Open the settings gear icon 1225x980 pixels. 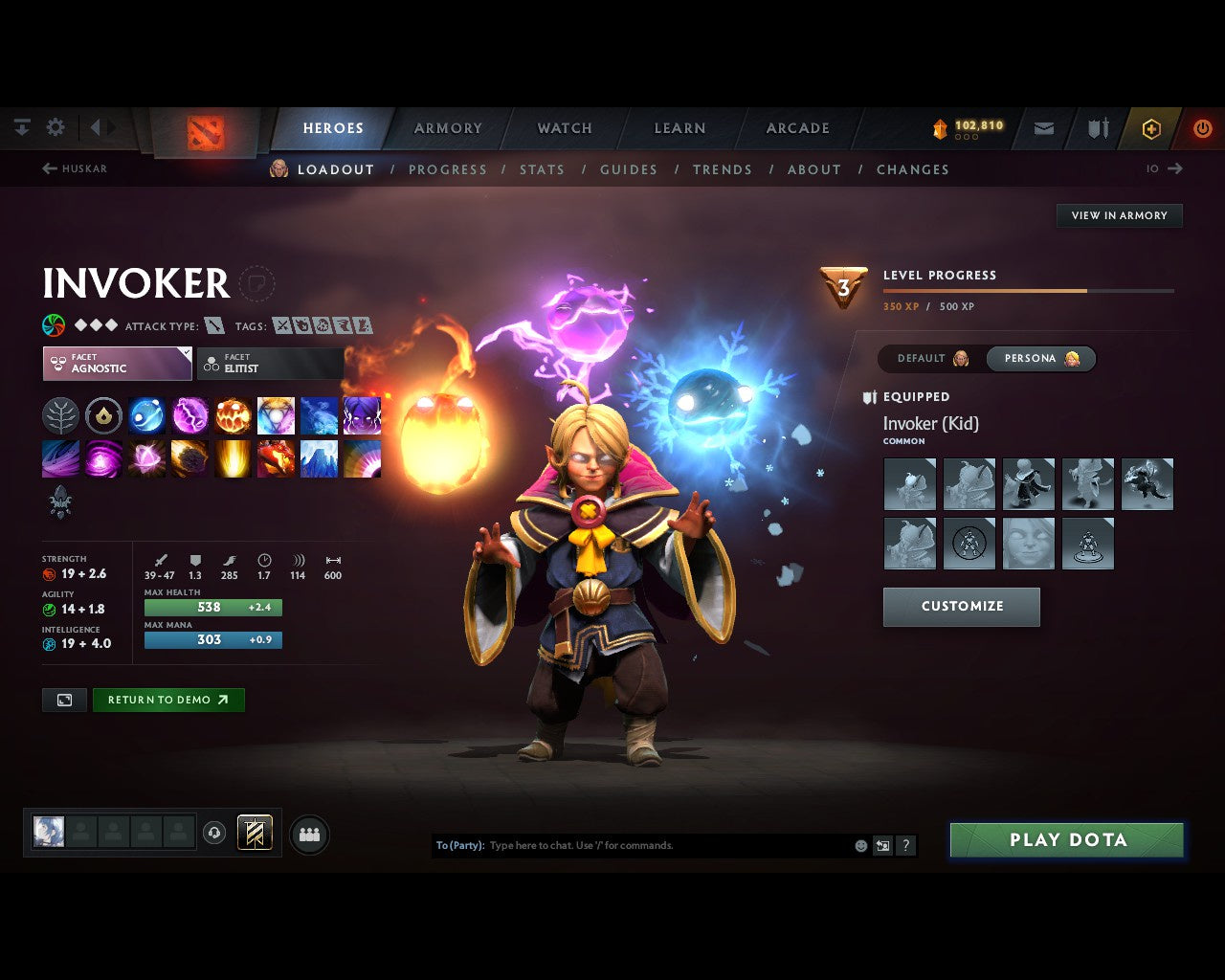pos(56,127)
